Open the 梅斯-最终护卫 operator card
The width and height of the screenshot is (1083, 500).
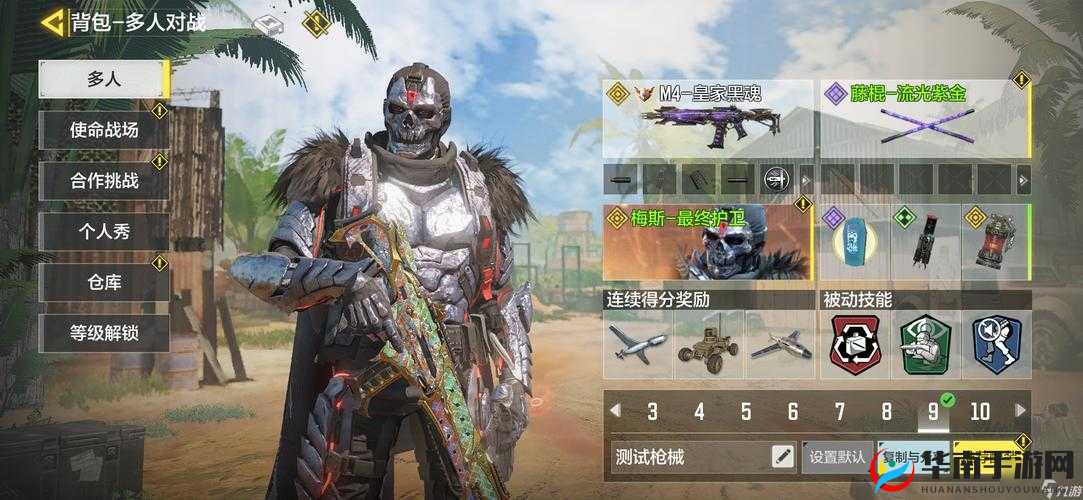pos(707,242)
